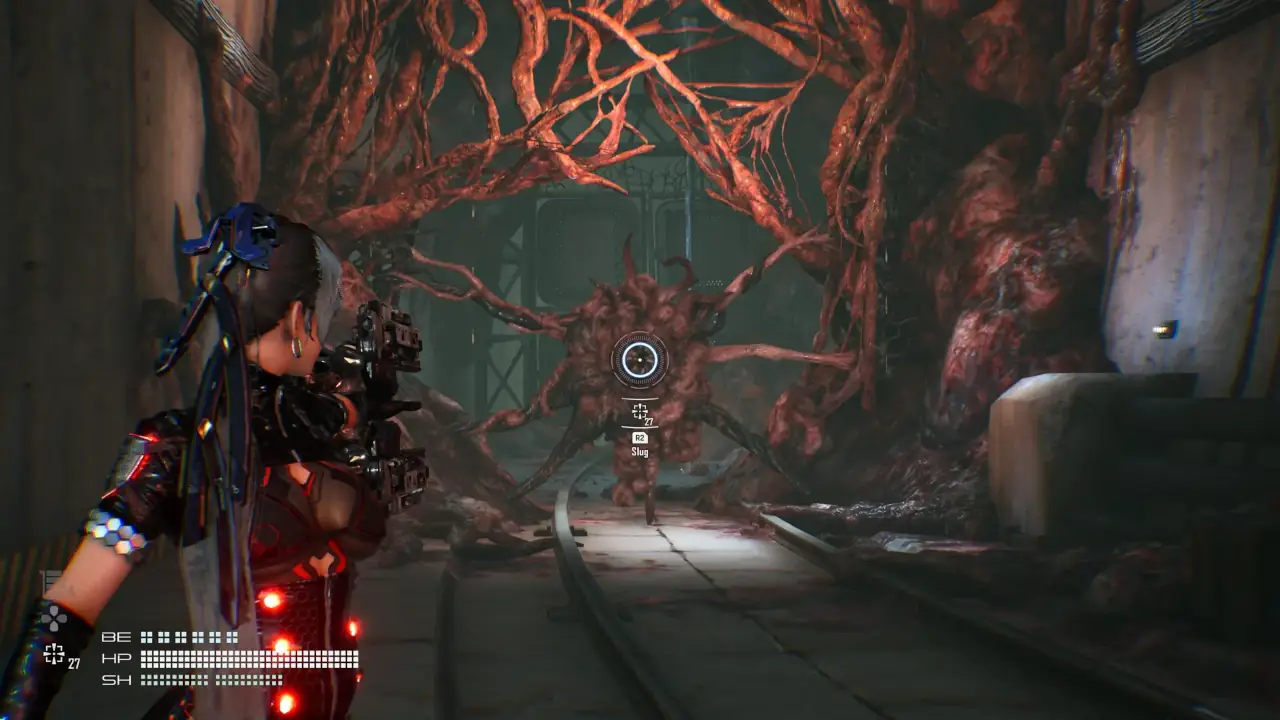This screenshot has width=1280, height=720.
Task: Click the HP label in the status readout
Action: pos(116,657)
